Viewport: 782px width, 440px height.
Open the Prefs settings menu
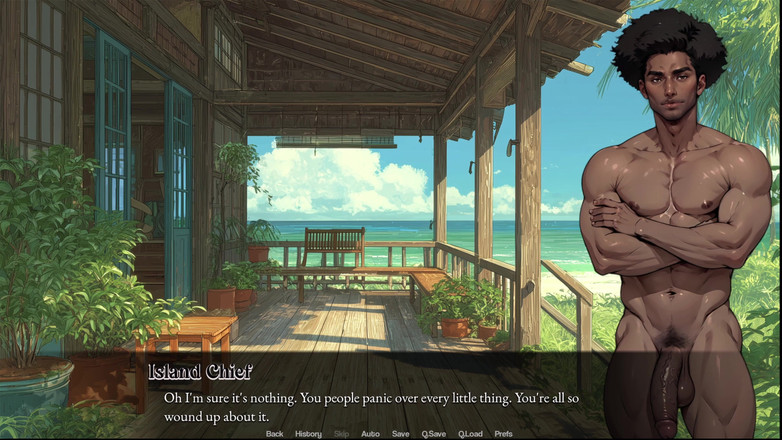[x=503, y=434]
